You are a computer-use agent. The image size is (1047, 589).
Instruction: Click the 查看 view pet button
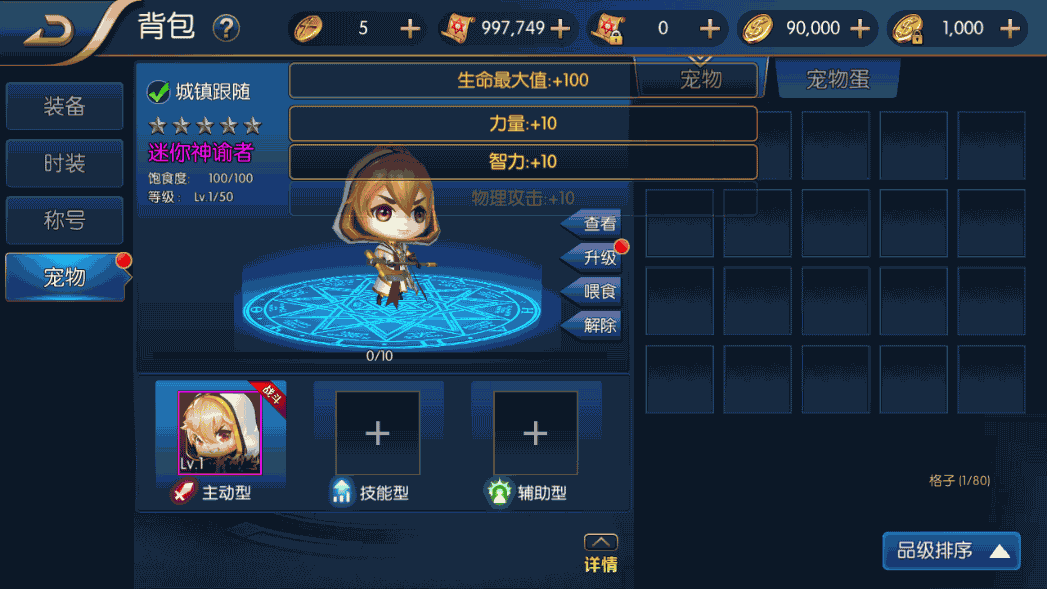click(598, 224)
